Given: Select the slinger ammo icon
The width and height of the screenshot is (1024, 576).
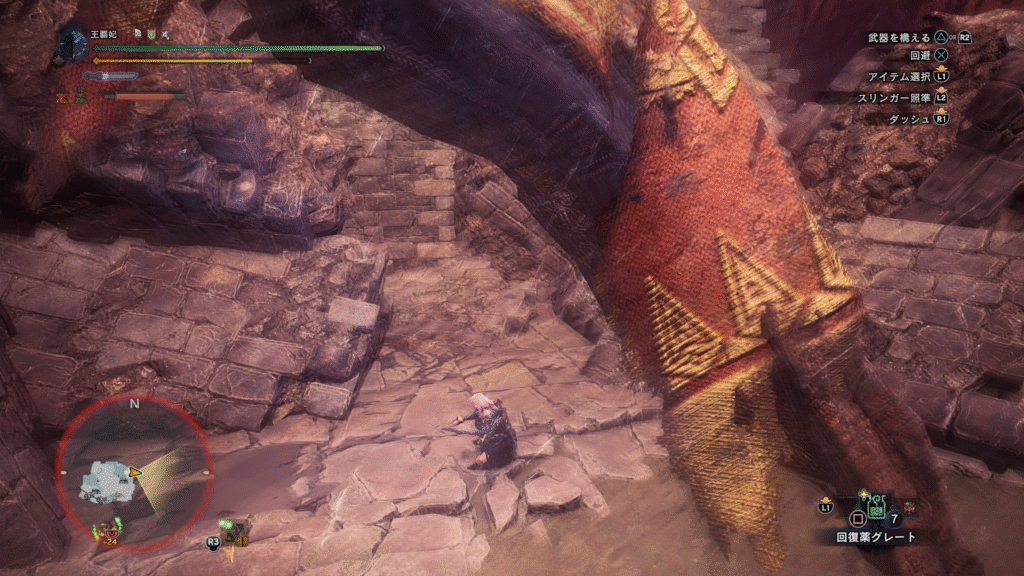Looking at the screenshot, I should (236, 530).
